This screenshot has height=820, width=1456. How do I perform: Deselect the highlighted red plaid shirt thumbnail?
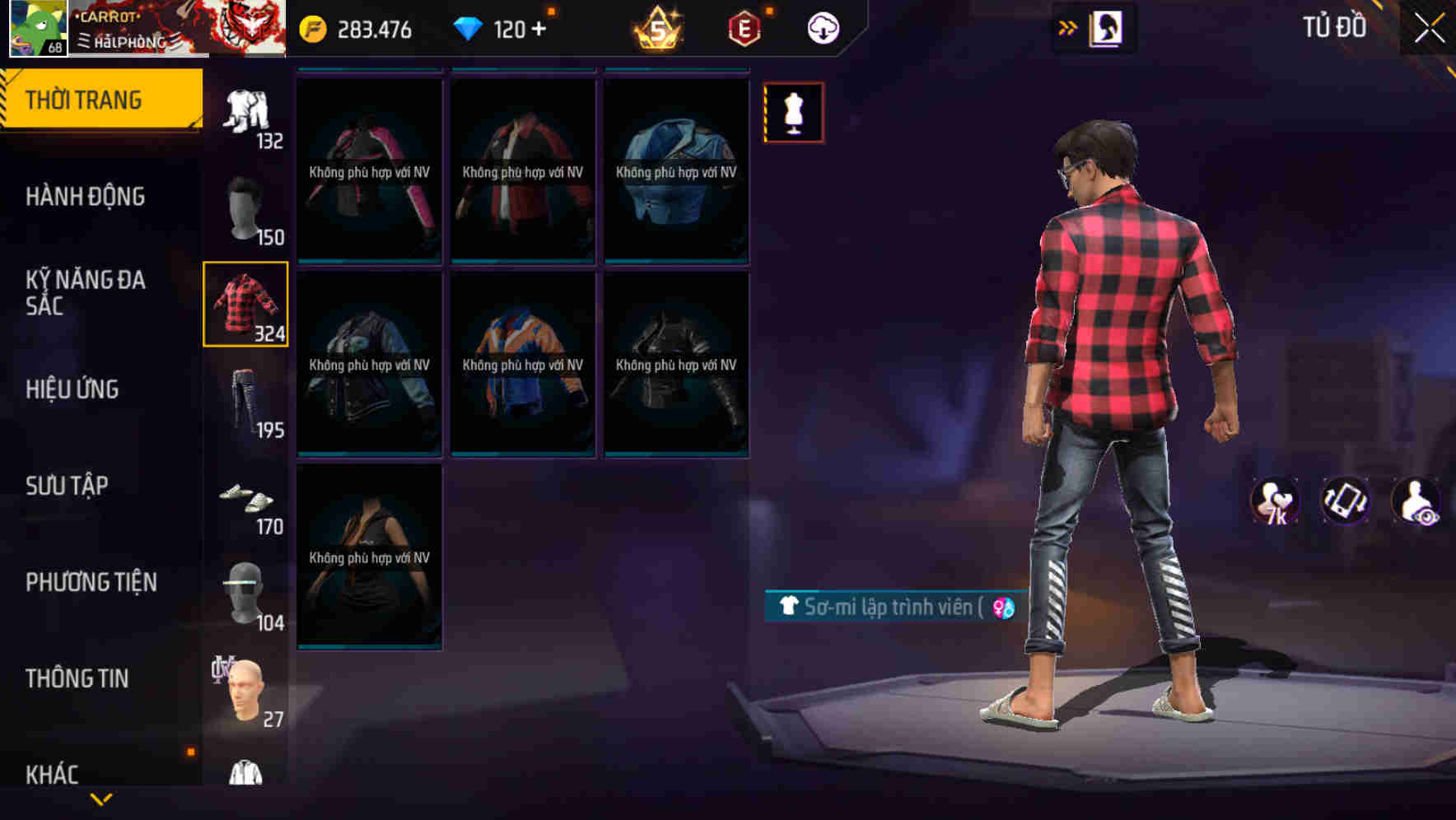tap(245, 303)
